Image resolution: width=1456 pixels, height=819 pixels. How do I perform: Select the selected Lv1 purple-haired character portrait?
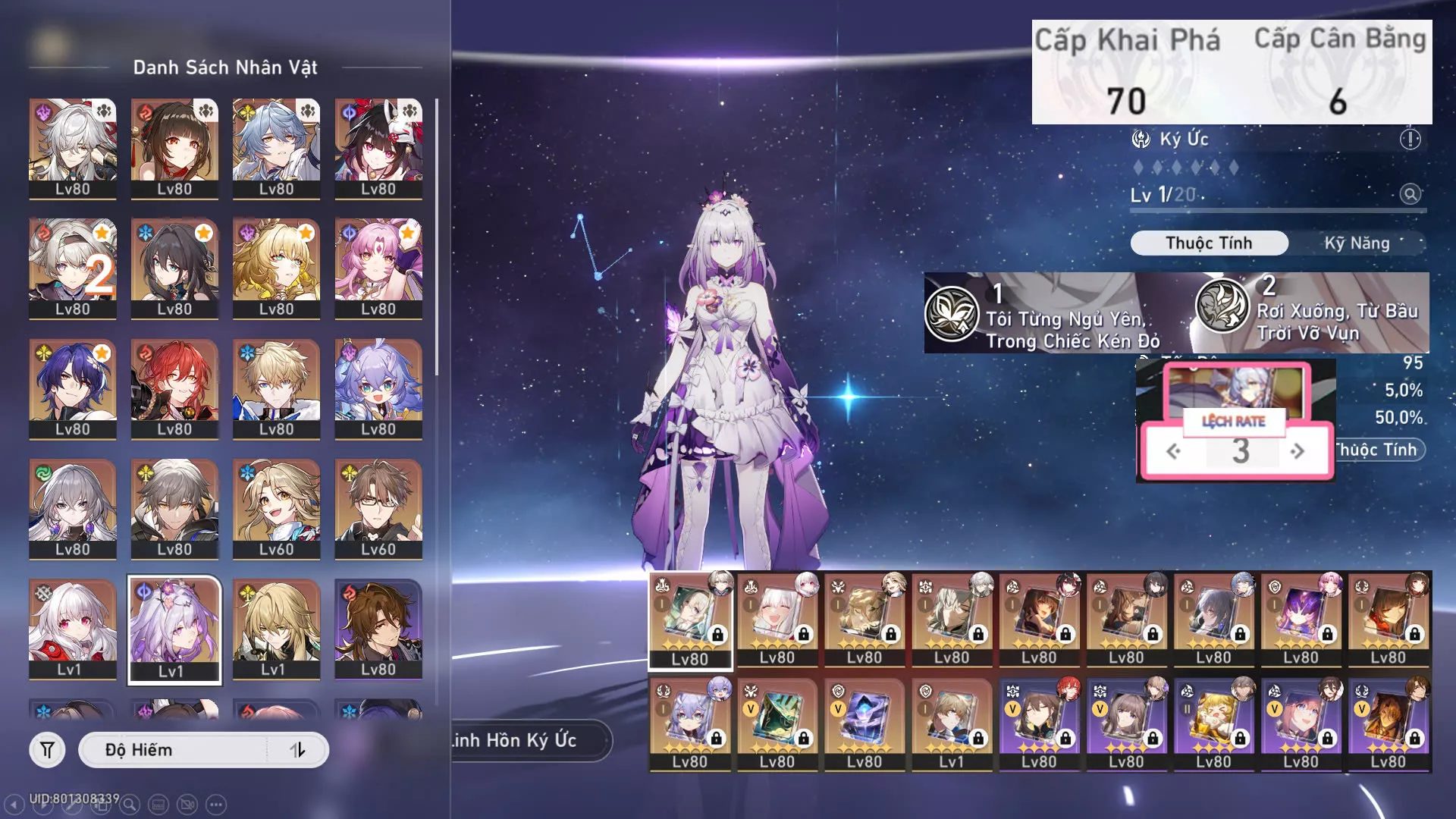(174, 629)
